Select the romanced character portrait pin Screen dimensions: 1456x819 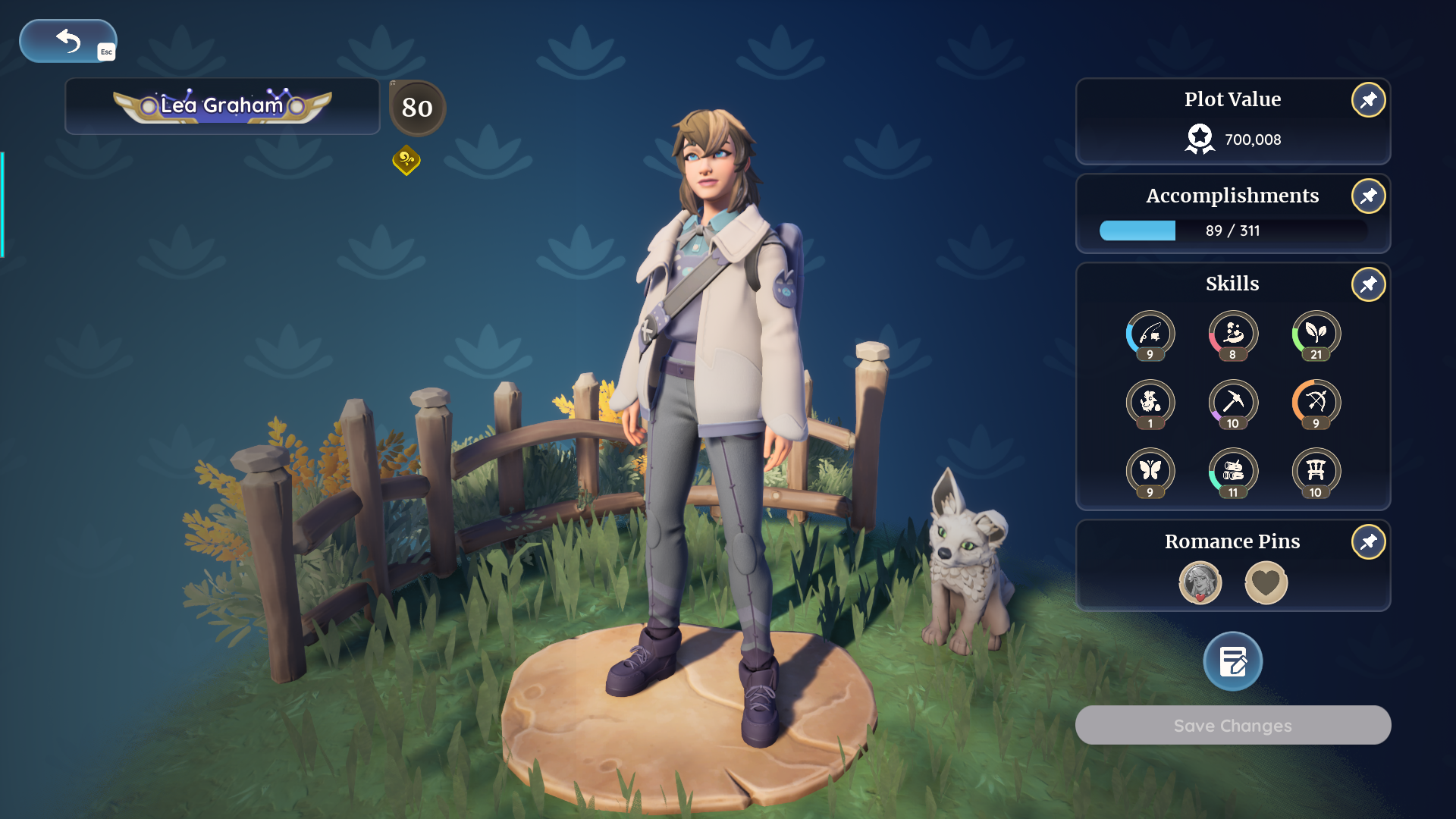coord(1199,582)
